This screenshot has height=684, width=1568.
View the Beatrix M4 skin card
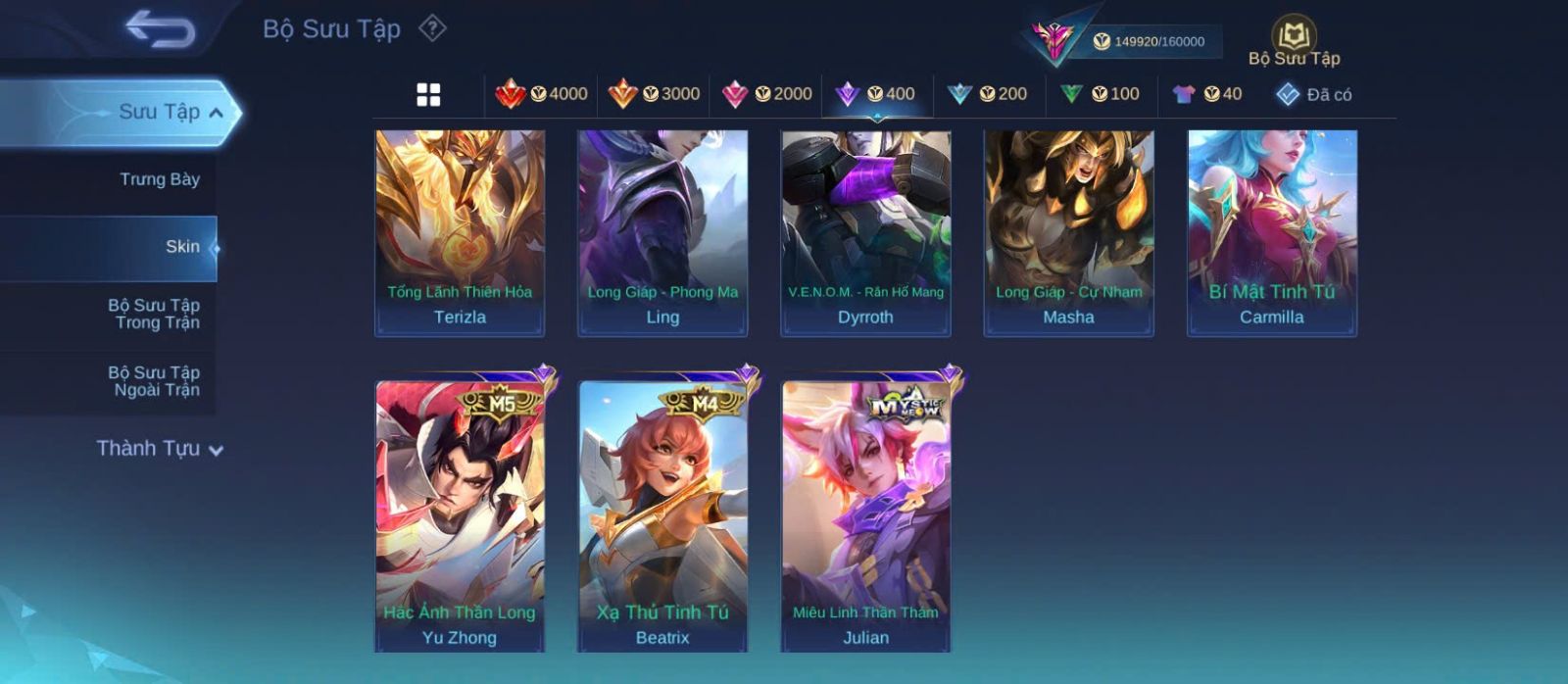662,515
